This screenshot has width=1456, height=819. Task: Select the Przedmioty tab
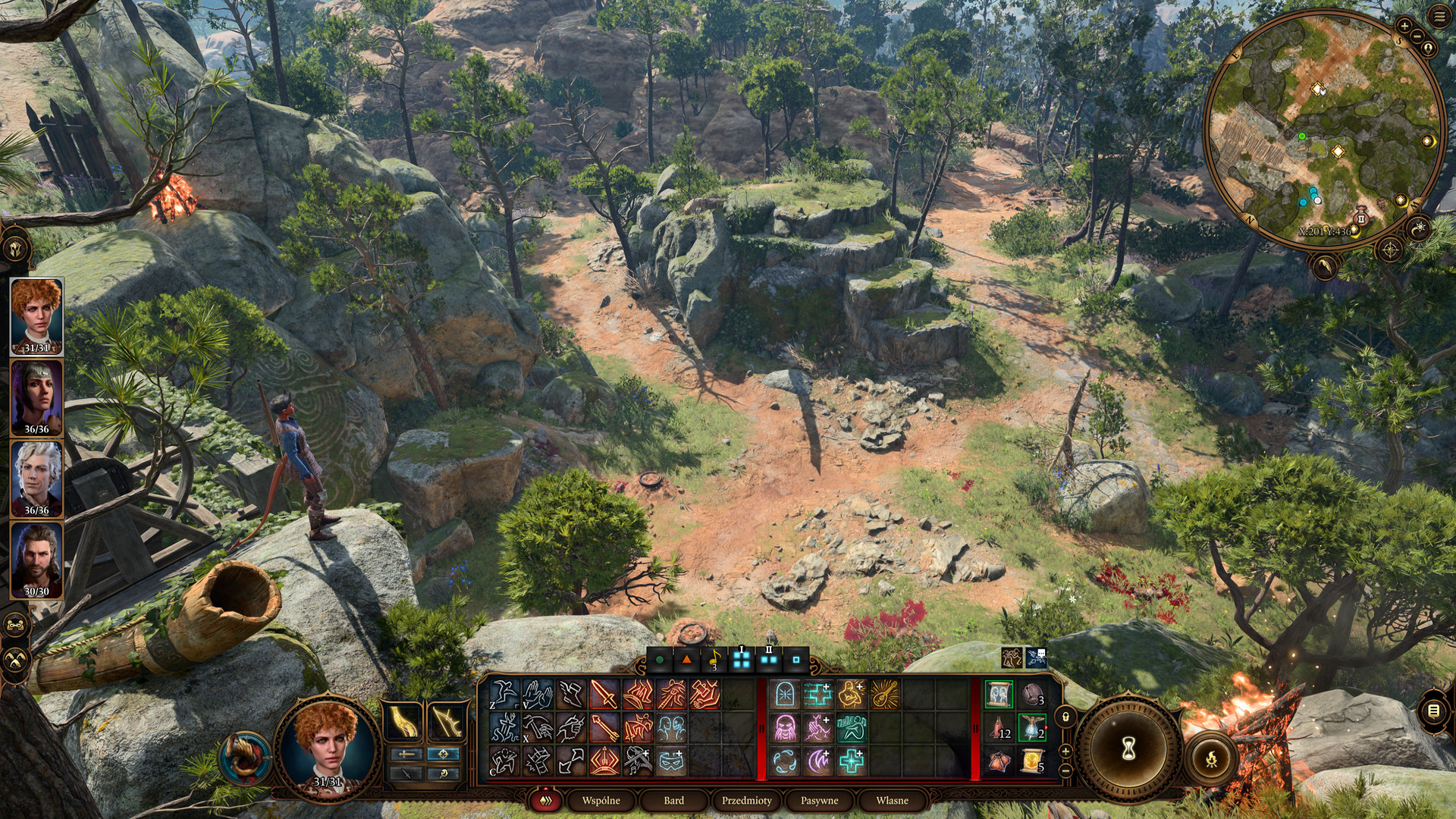pyautogui.click(x=746, y=800)
